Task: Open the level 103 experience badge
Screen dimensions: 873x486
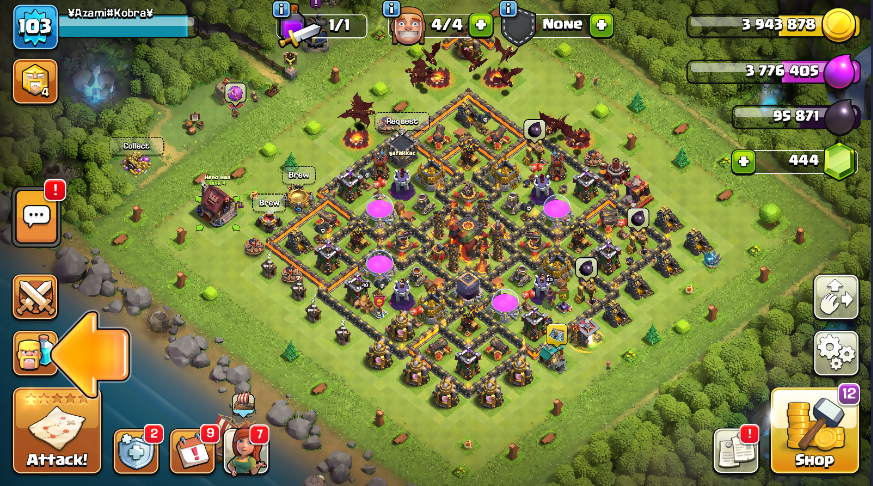Action: (x=34, y=26)
